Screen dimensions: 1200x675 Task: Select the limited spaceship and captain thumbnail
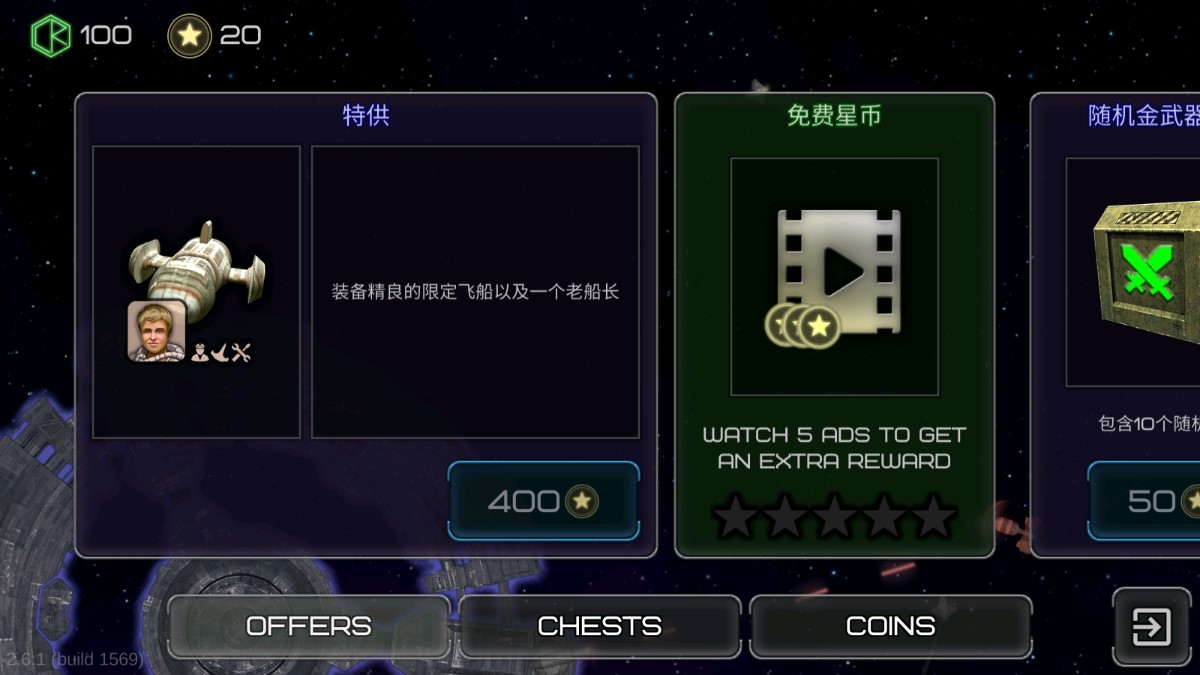click(x=196, y=292)
